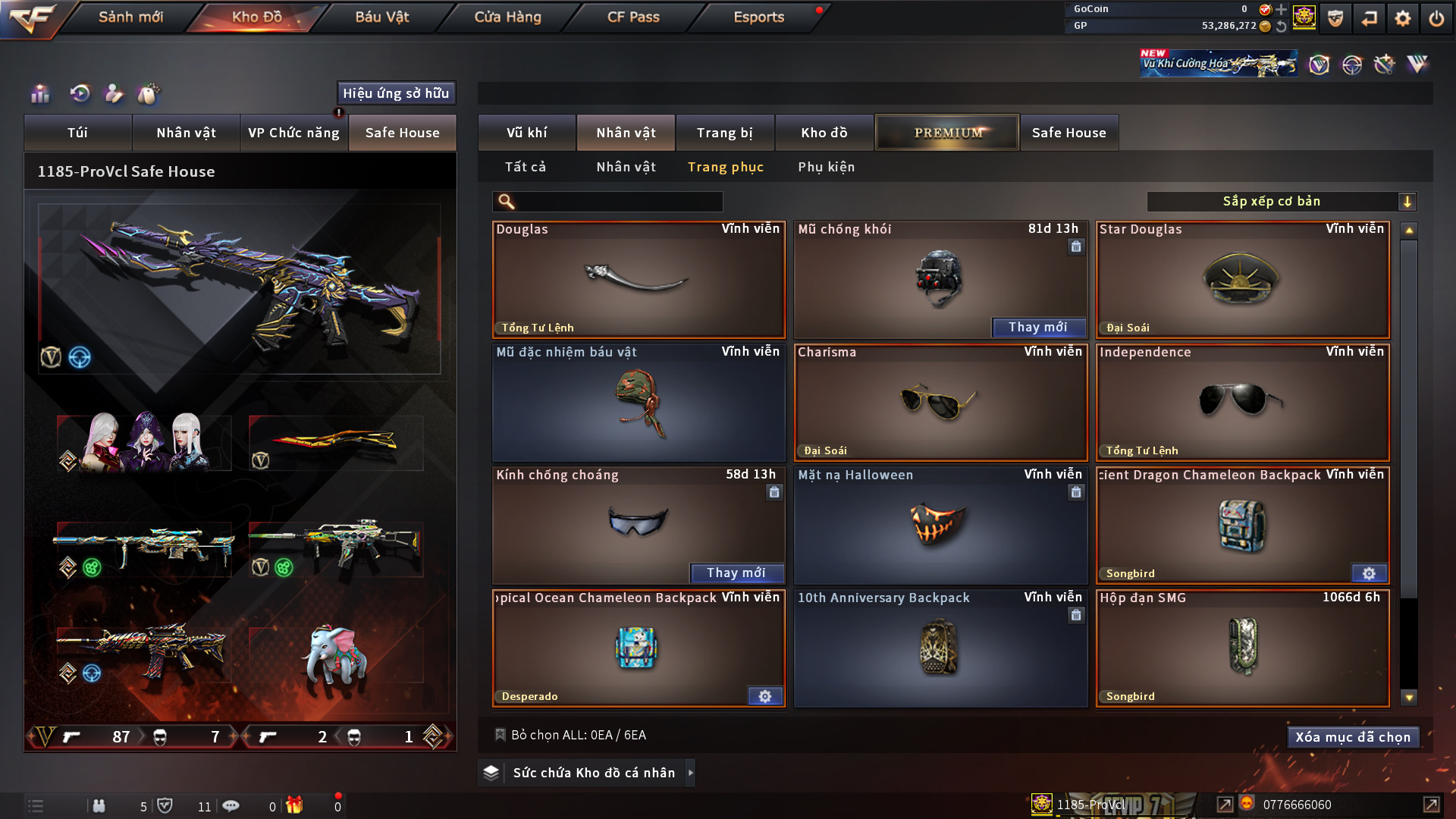Click the power exit button
1456x819 pixels.
(x=1436, y=18)
